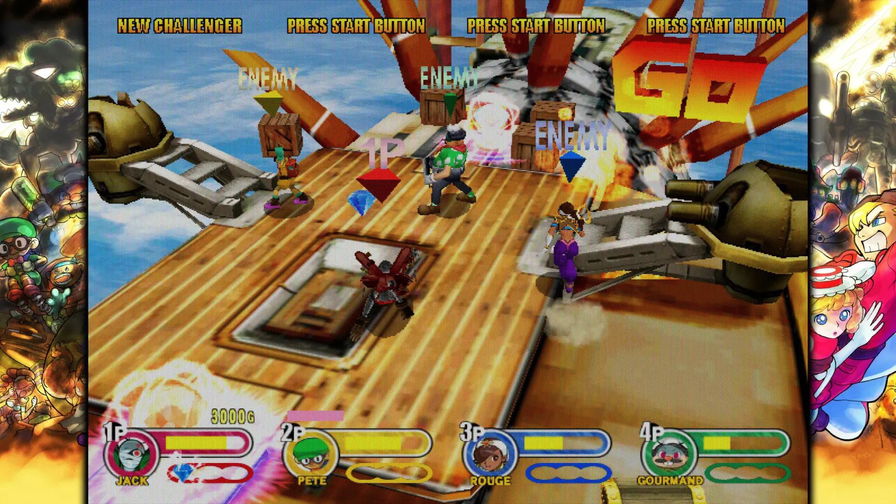
Task: Click Gourmand's 4P portrait icon
Action: coord(668,455)
